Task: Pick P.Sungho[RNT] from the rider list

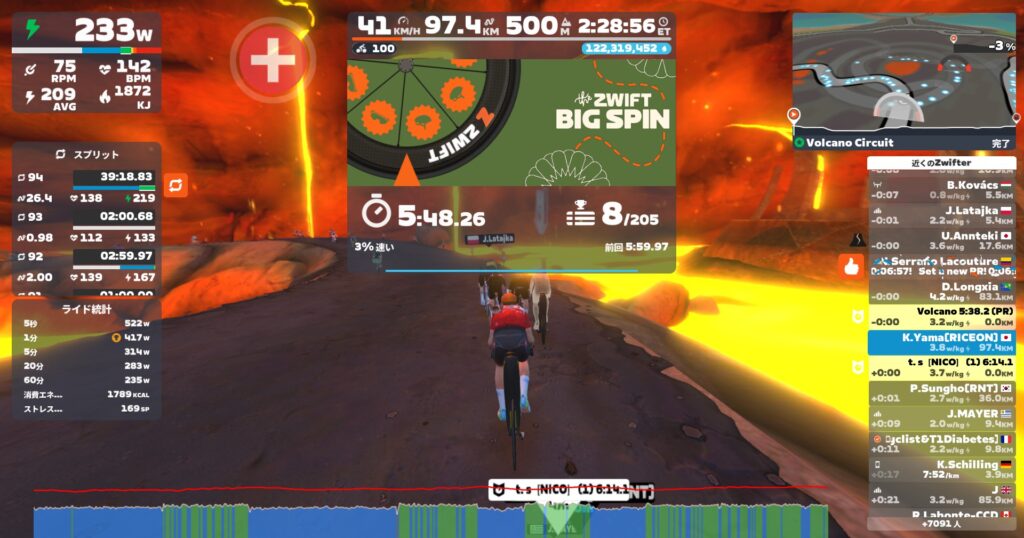Action: click(941, 393)
